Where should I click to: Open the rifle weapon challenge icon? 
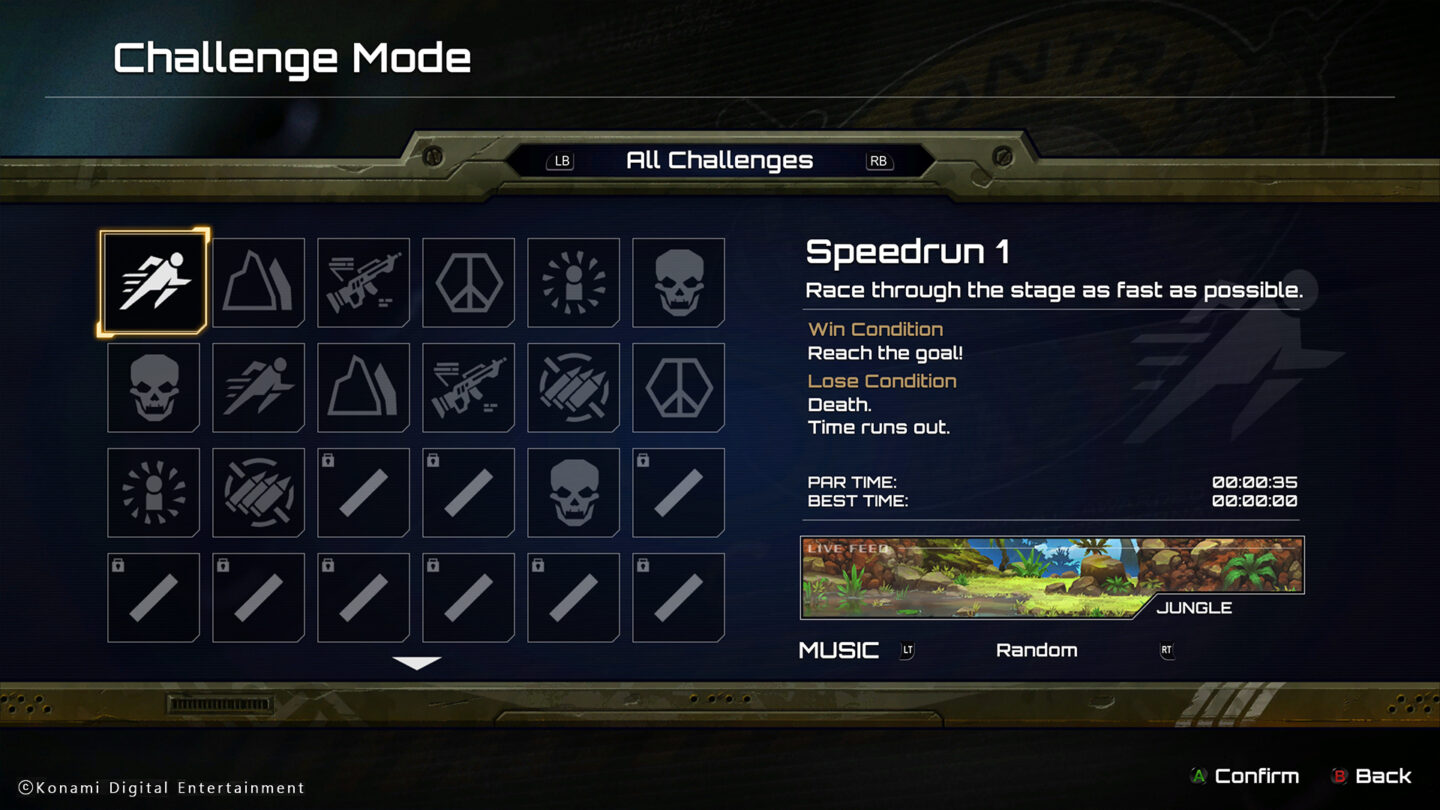[x=363, y=283]
